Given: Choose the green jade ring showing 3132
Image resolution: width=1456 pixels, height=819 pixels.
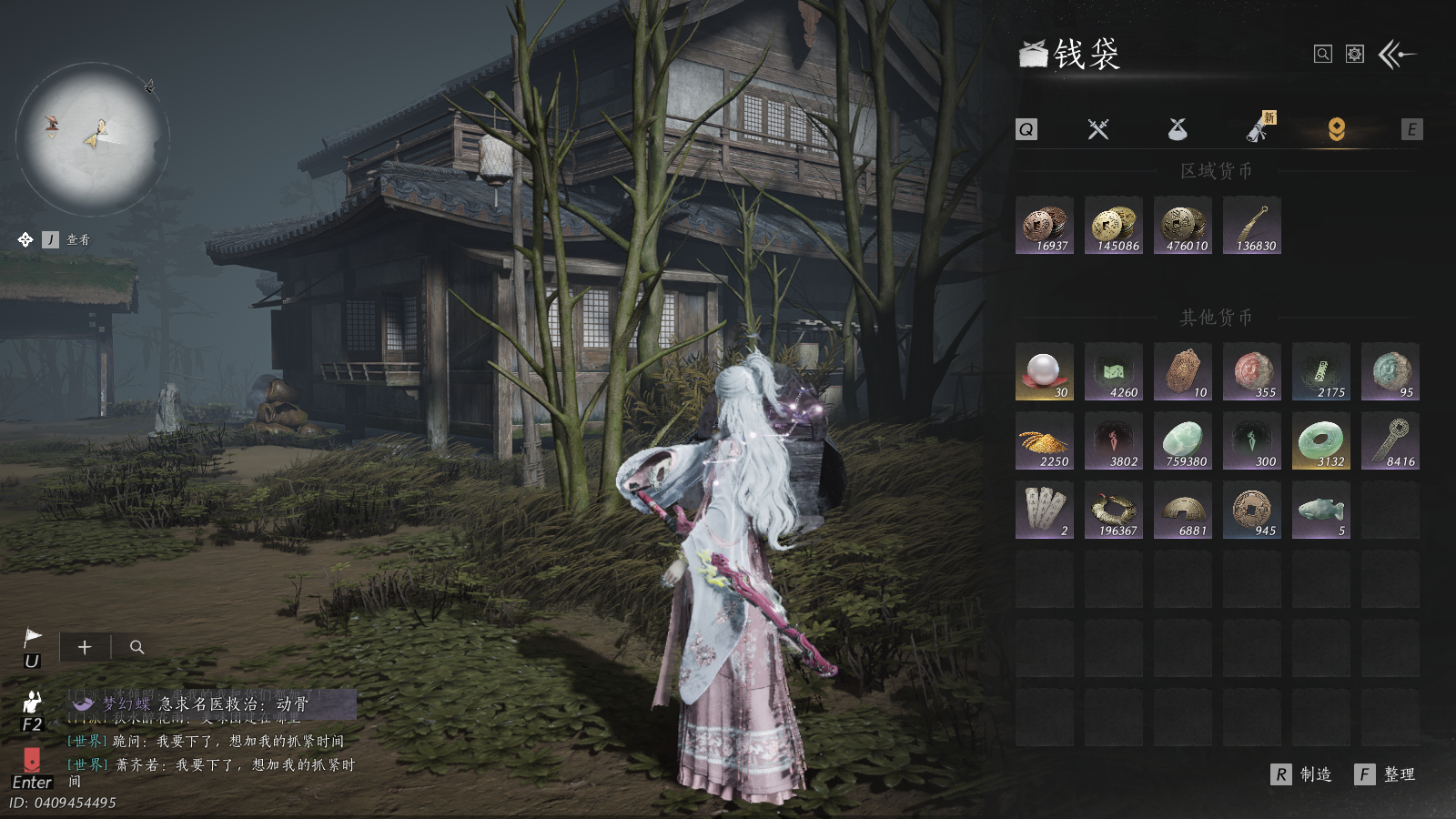Looking at the screenshot, I should (1321, 441).
